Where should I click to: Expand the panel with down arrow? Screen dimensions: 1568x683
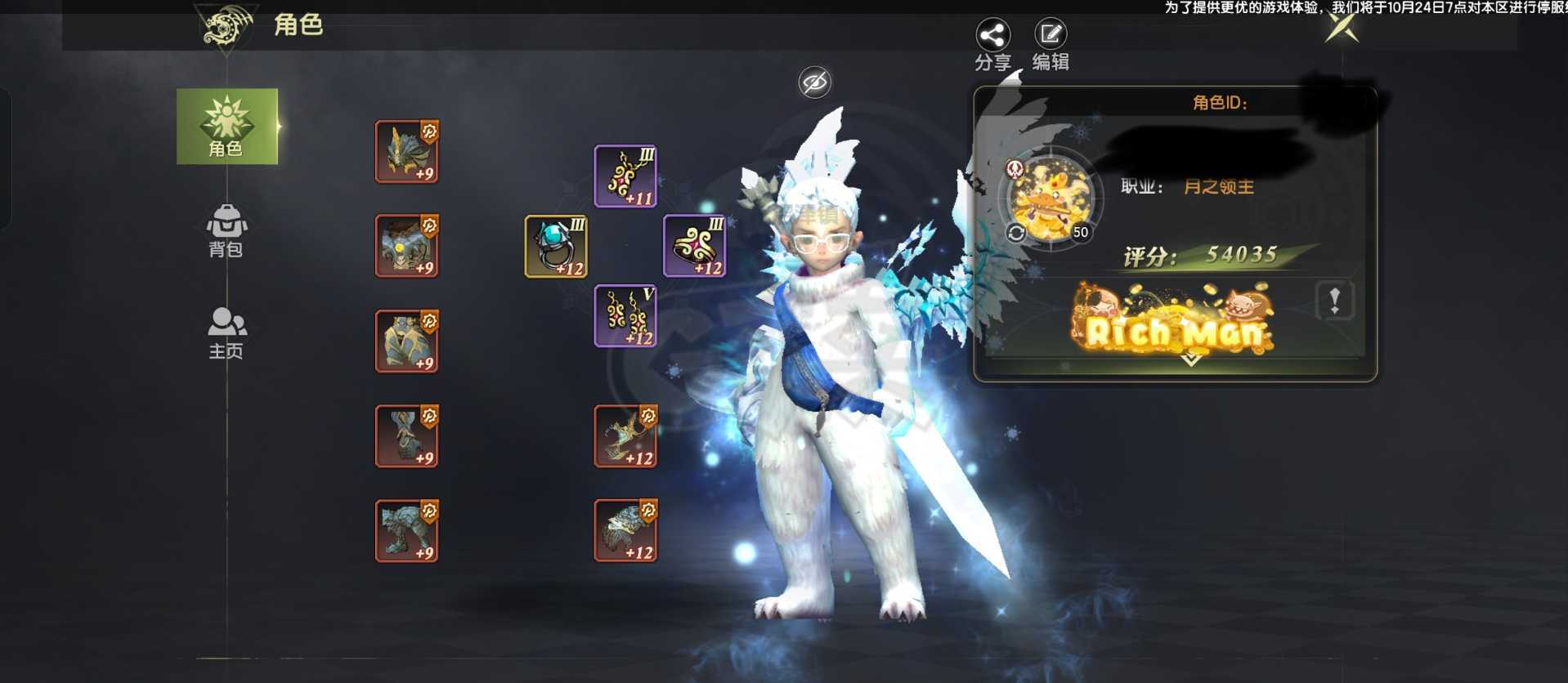pos(1191,359)
